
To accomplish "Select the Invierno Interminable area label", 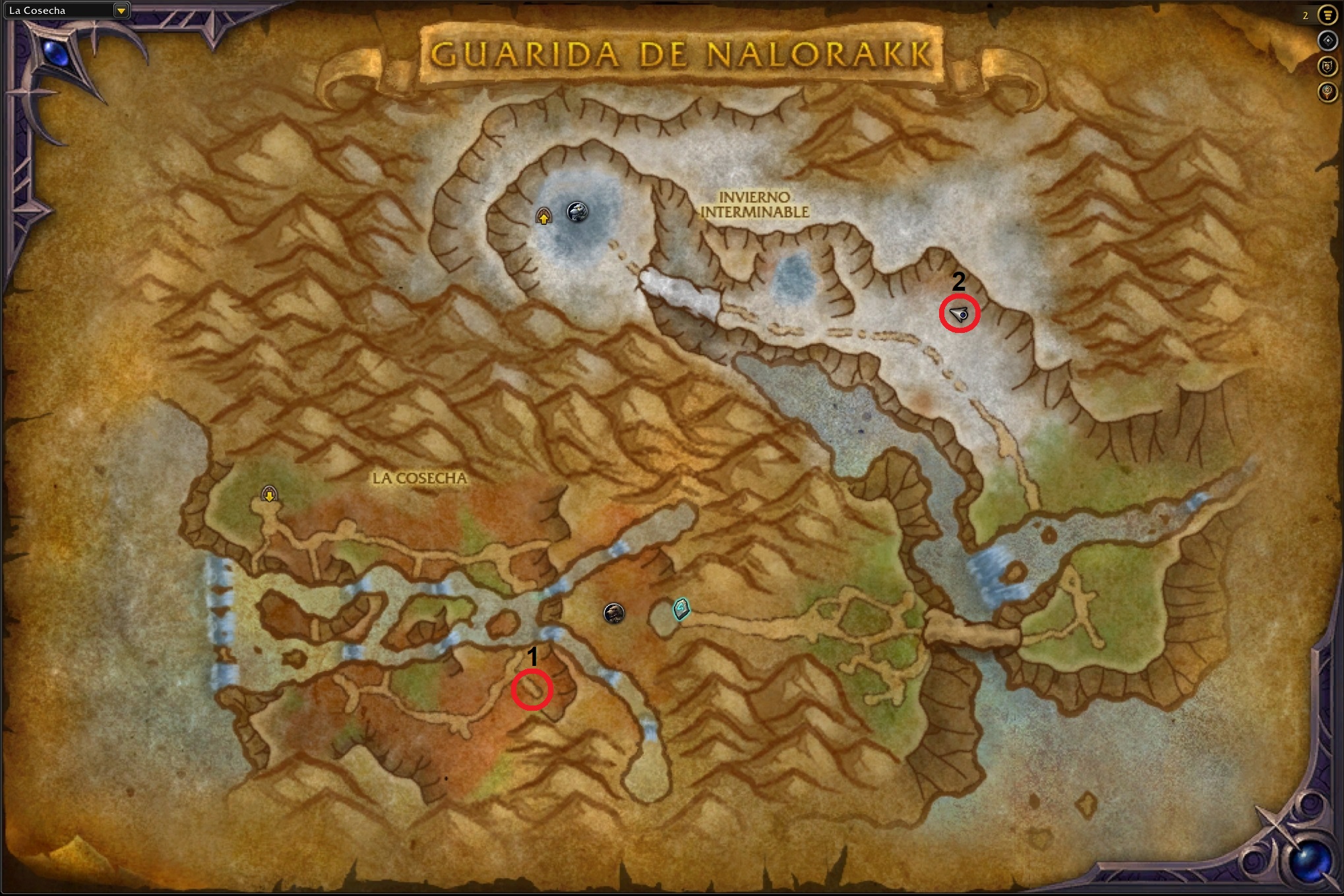I will (x=756, y=204).
